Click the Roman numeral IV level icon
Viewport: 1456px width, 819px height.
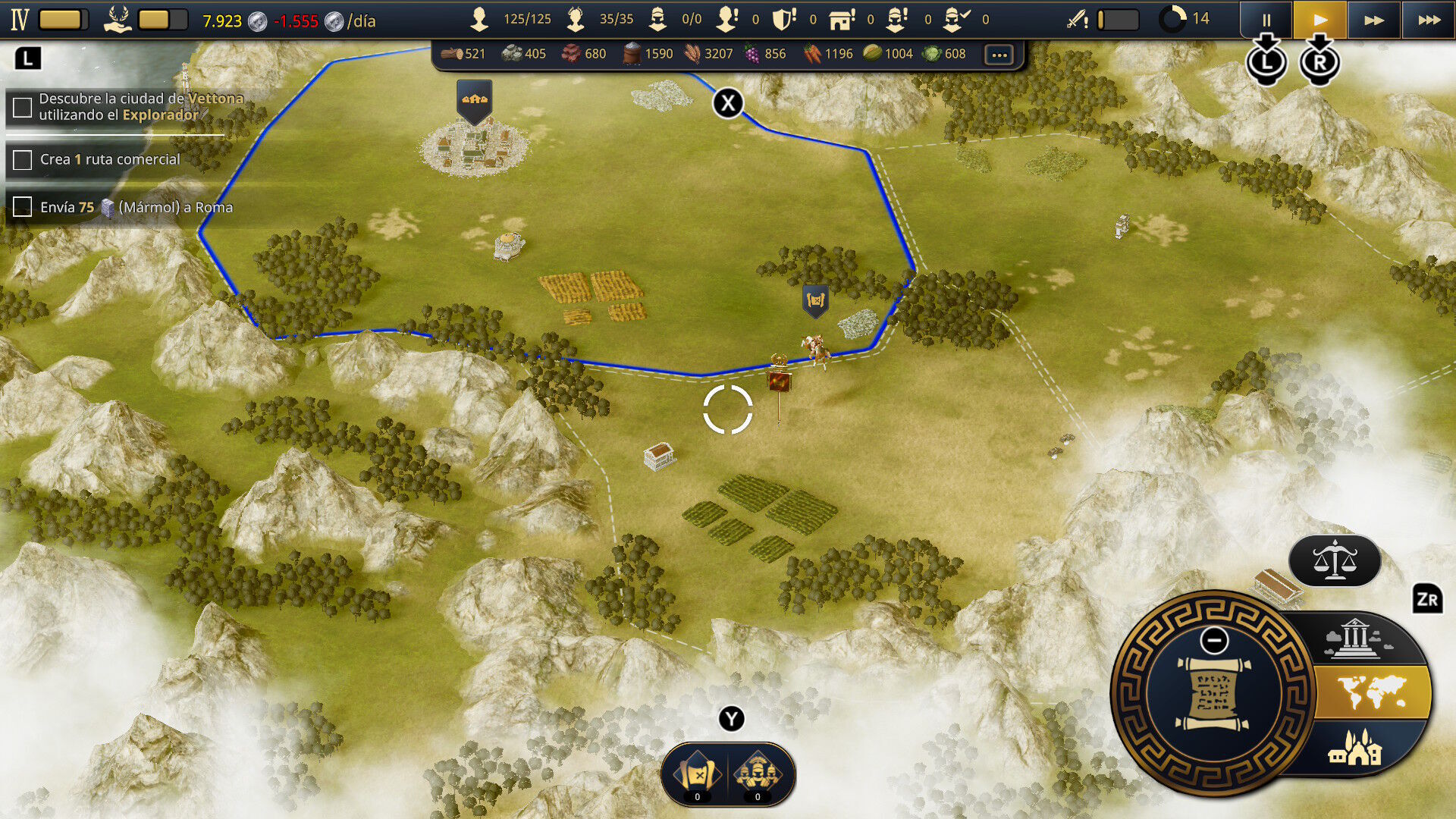click(x=20, y=20)
